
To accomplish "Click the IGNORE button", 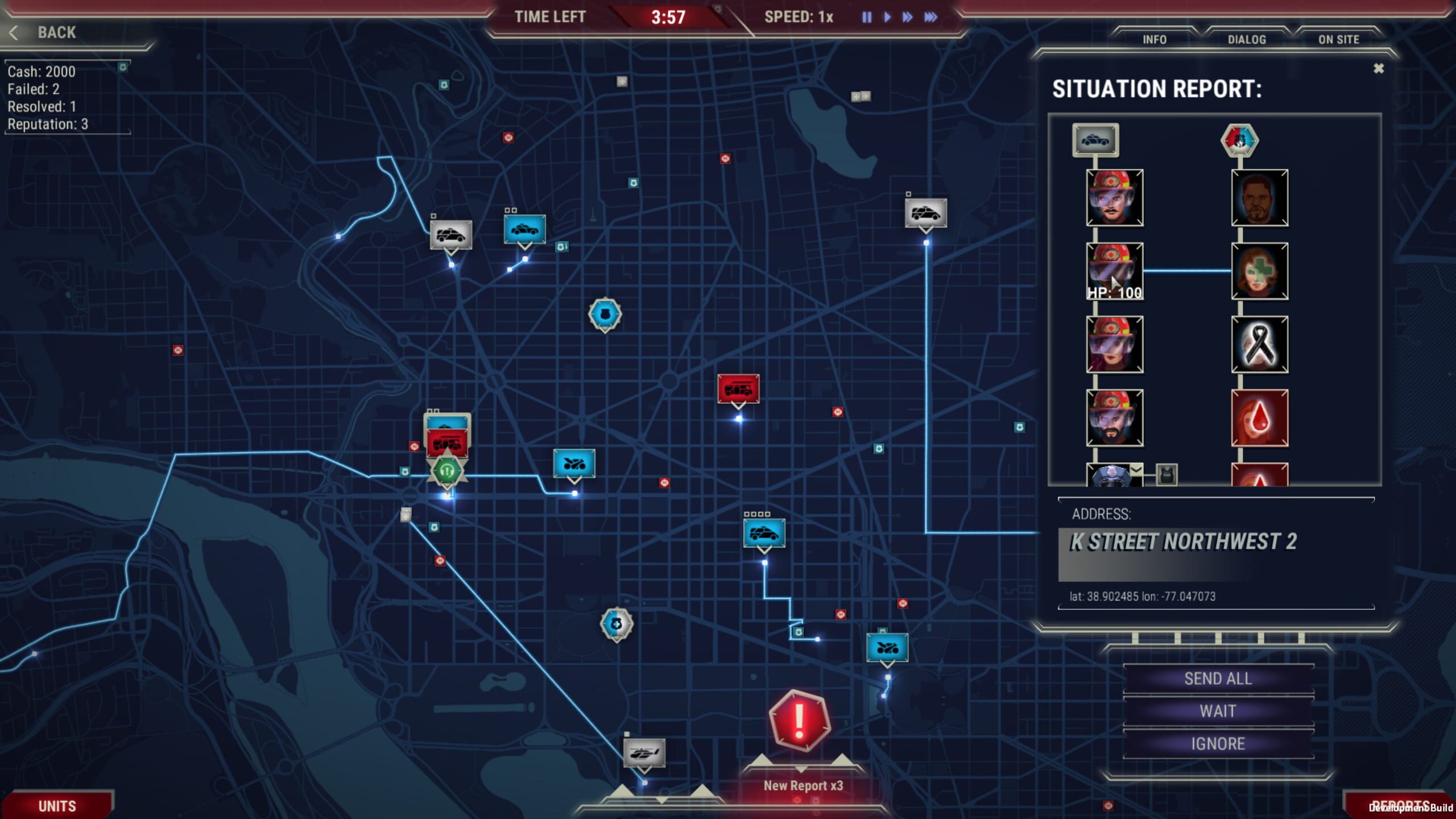I will [x=1218, y=743].
